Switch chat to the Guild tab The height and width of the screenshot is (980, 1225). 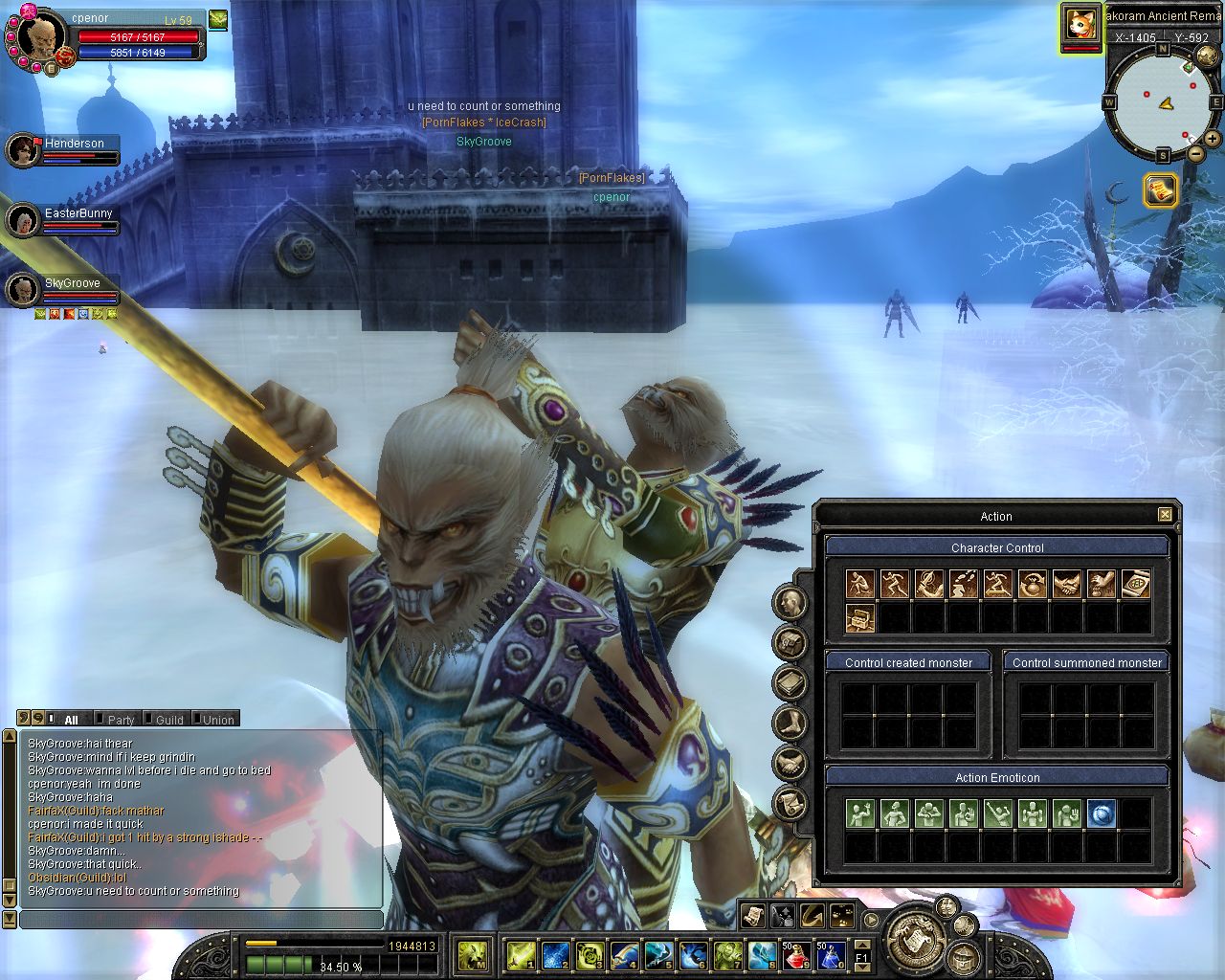click(x=168, y=720)
